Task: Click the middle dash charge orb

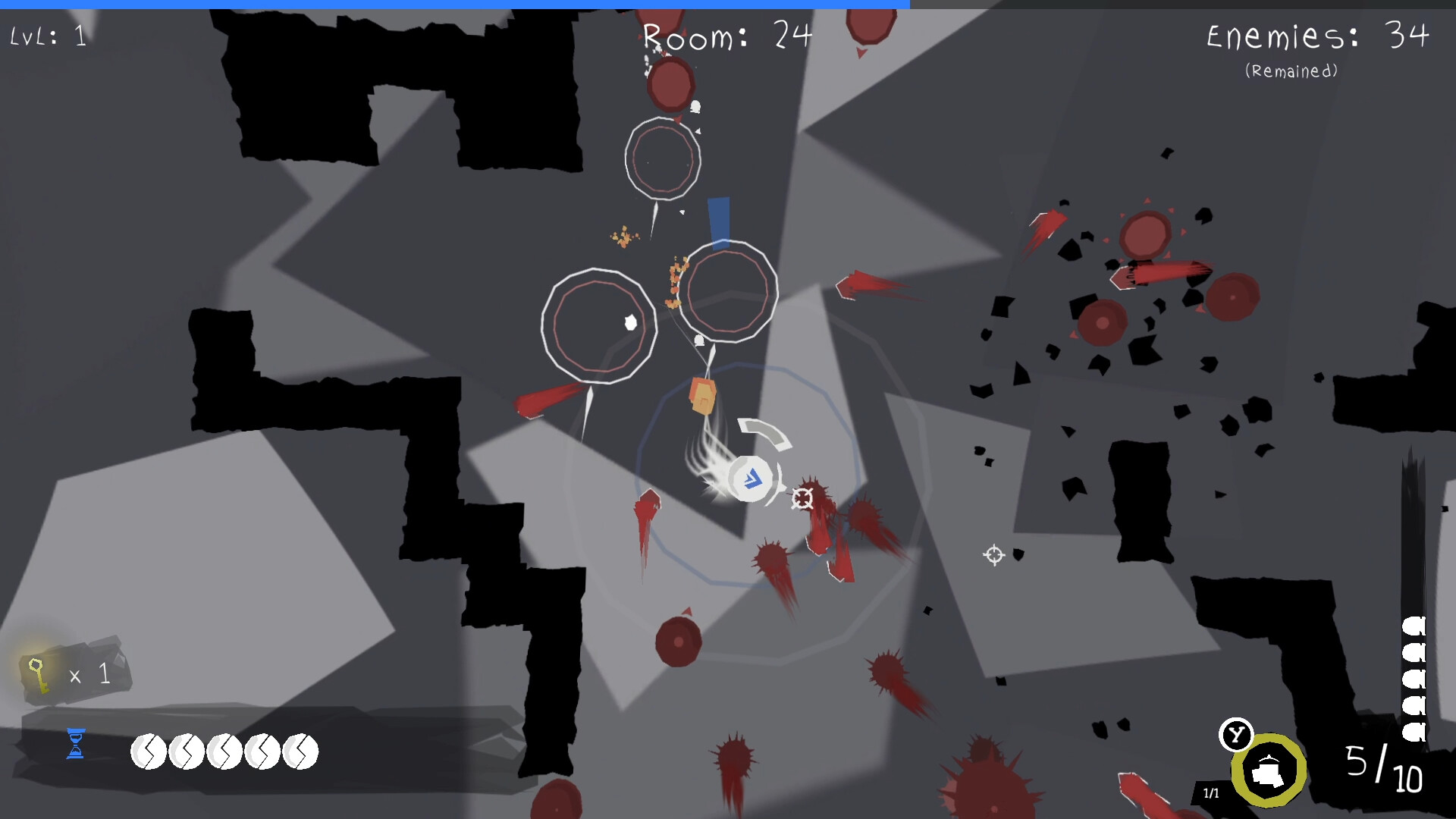Action: (x=226, y=752)
